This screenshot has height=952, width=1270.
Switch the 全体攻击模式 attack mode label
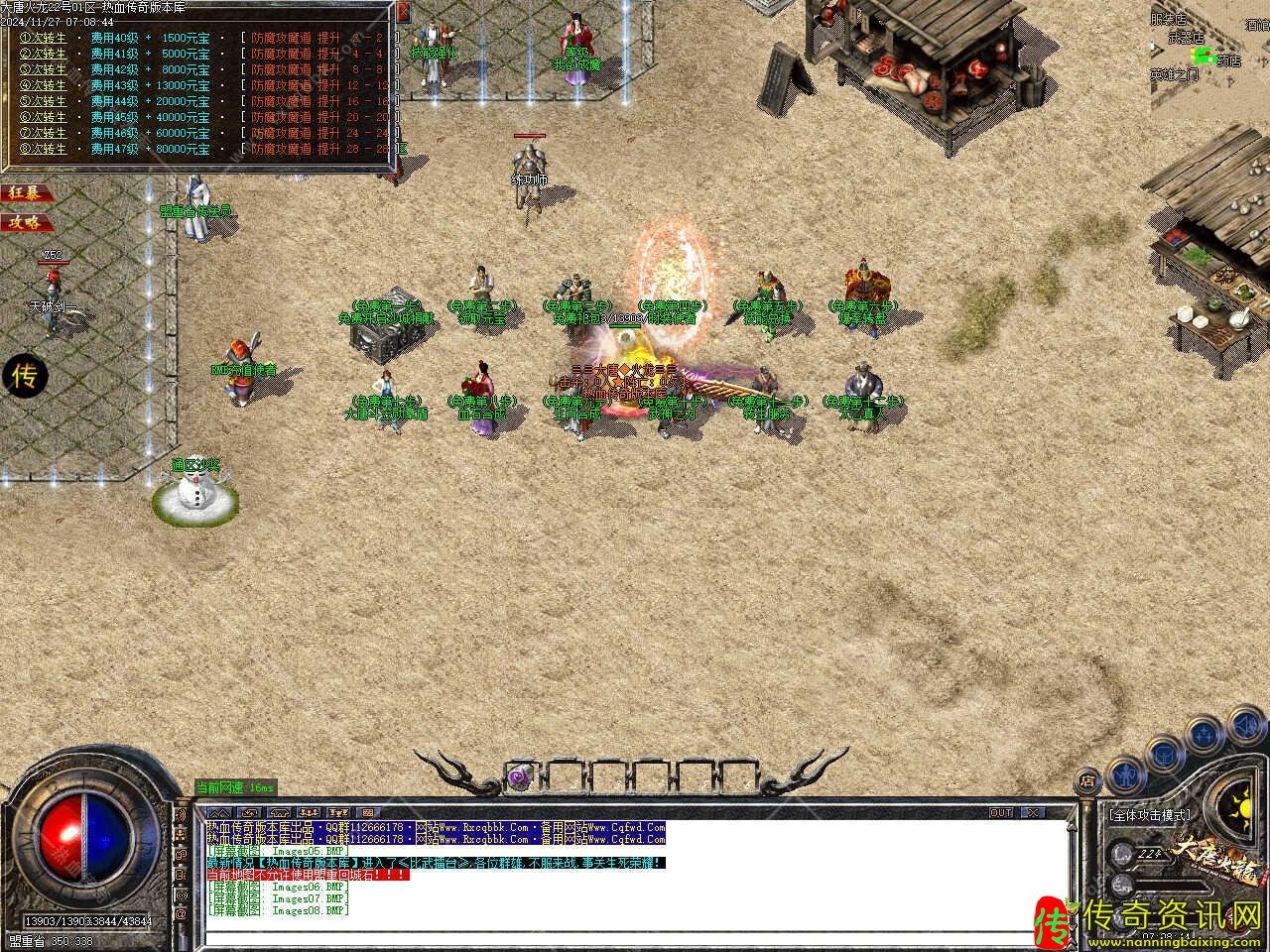[1149, 815]
